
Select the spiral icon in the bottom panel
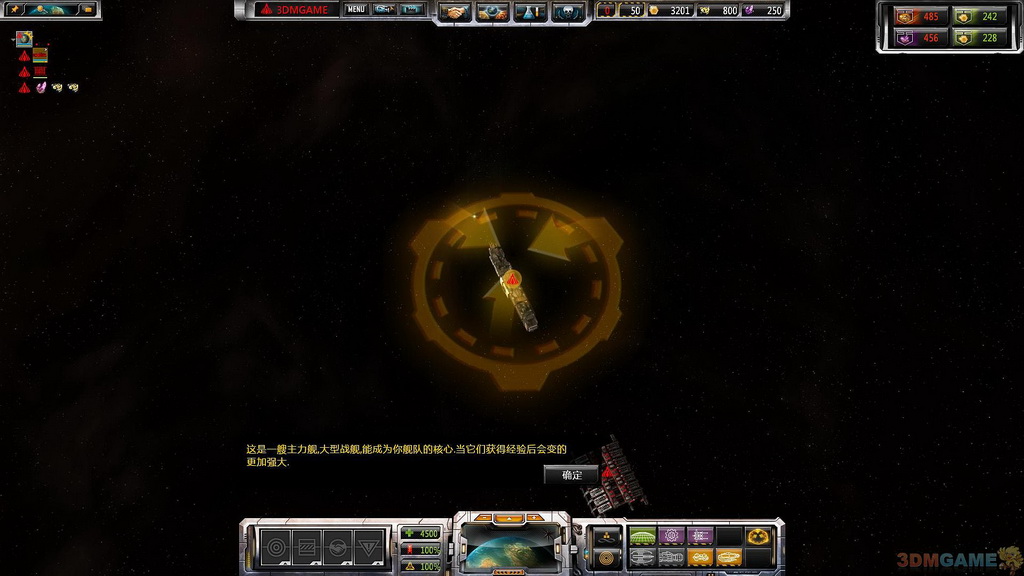[x=607, y=557]
